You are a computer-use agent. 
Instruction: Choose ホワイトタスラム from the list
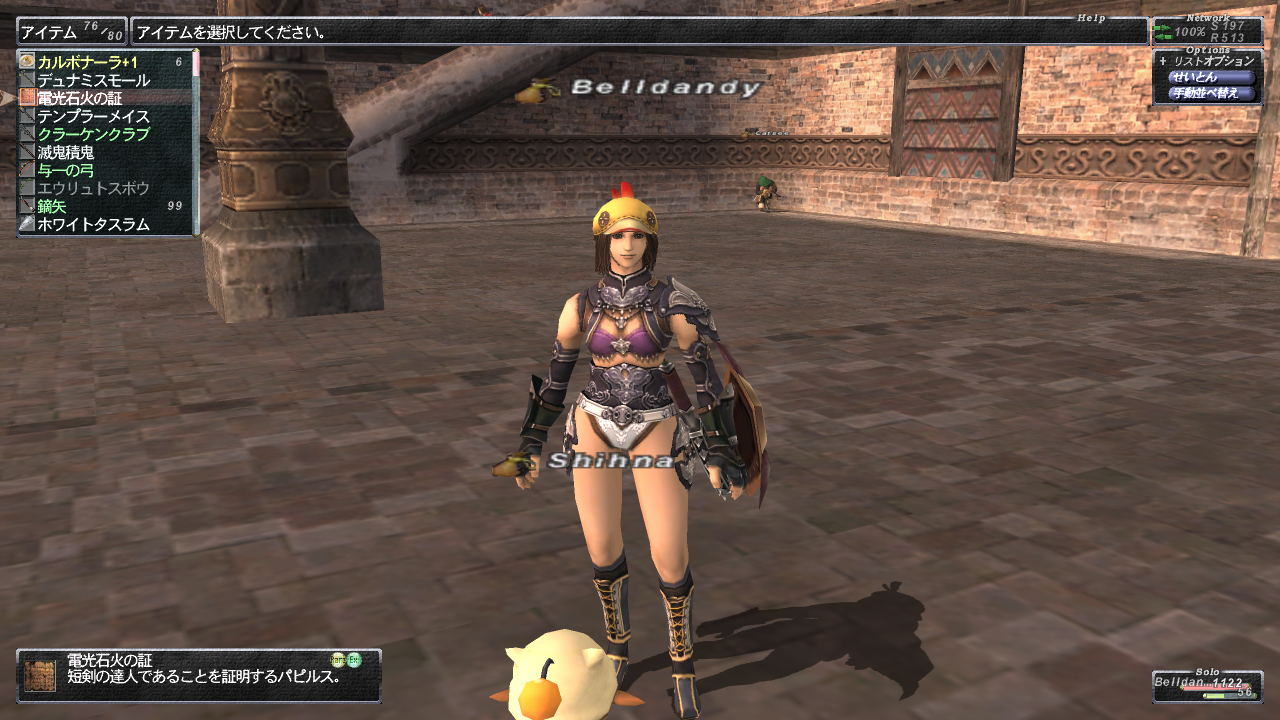pos(93,224)
